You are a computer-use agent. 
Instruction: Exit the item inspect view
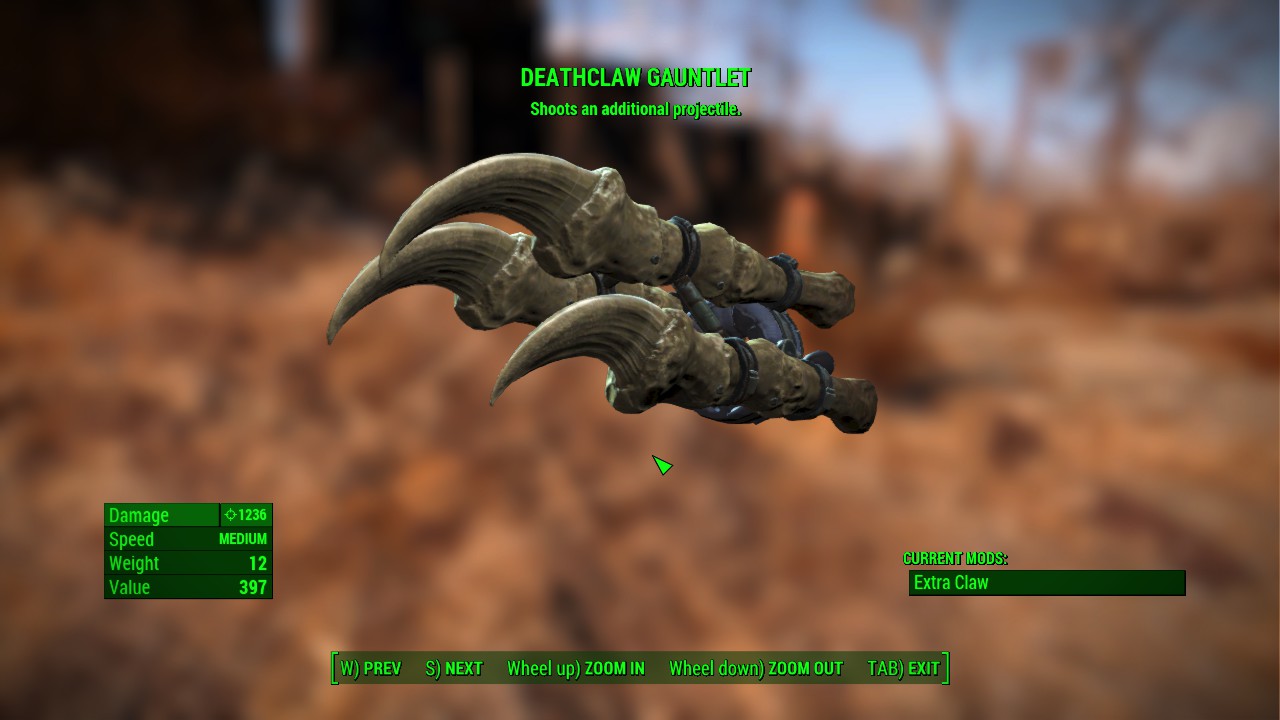[x=903, y=668]
